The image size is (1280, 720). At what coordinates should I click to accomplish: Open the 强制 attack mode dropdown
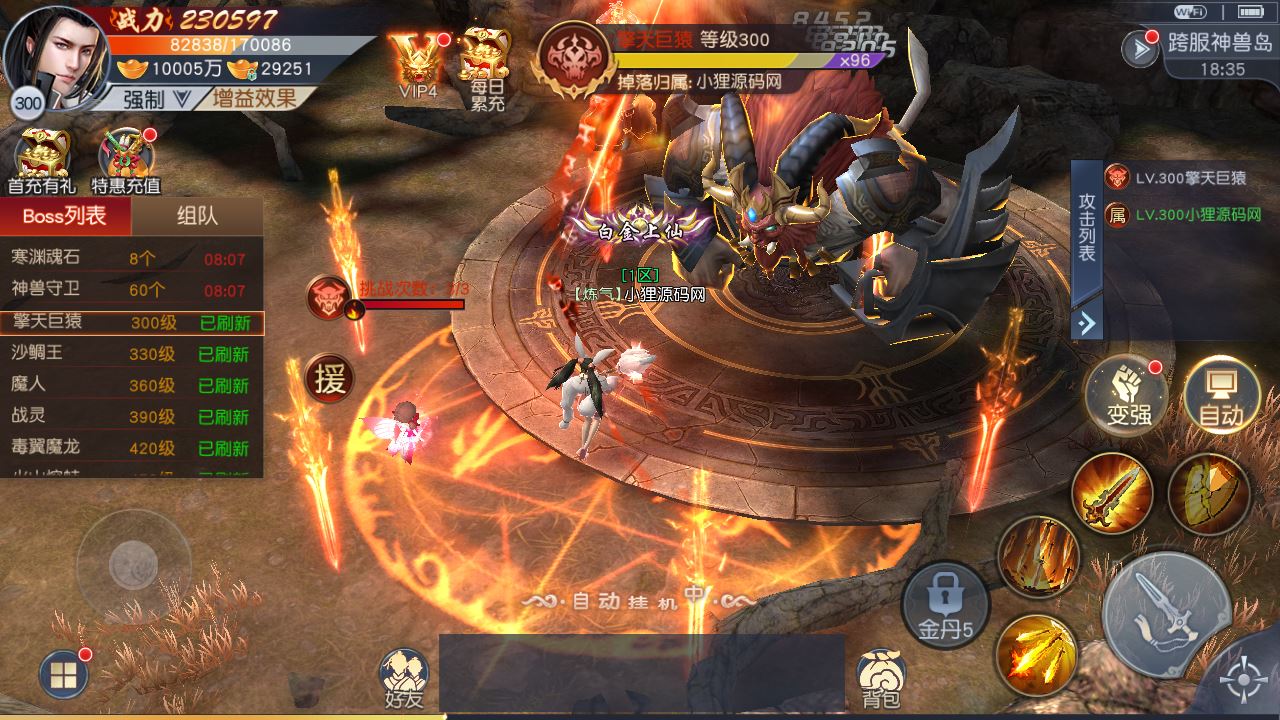click(x=156, y=99)
